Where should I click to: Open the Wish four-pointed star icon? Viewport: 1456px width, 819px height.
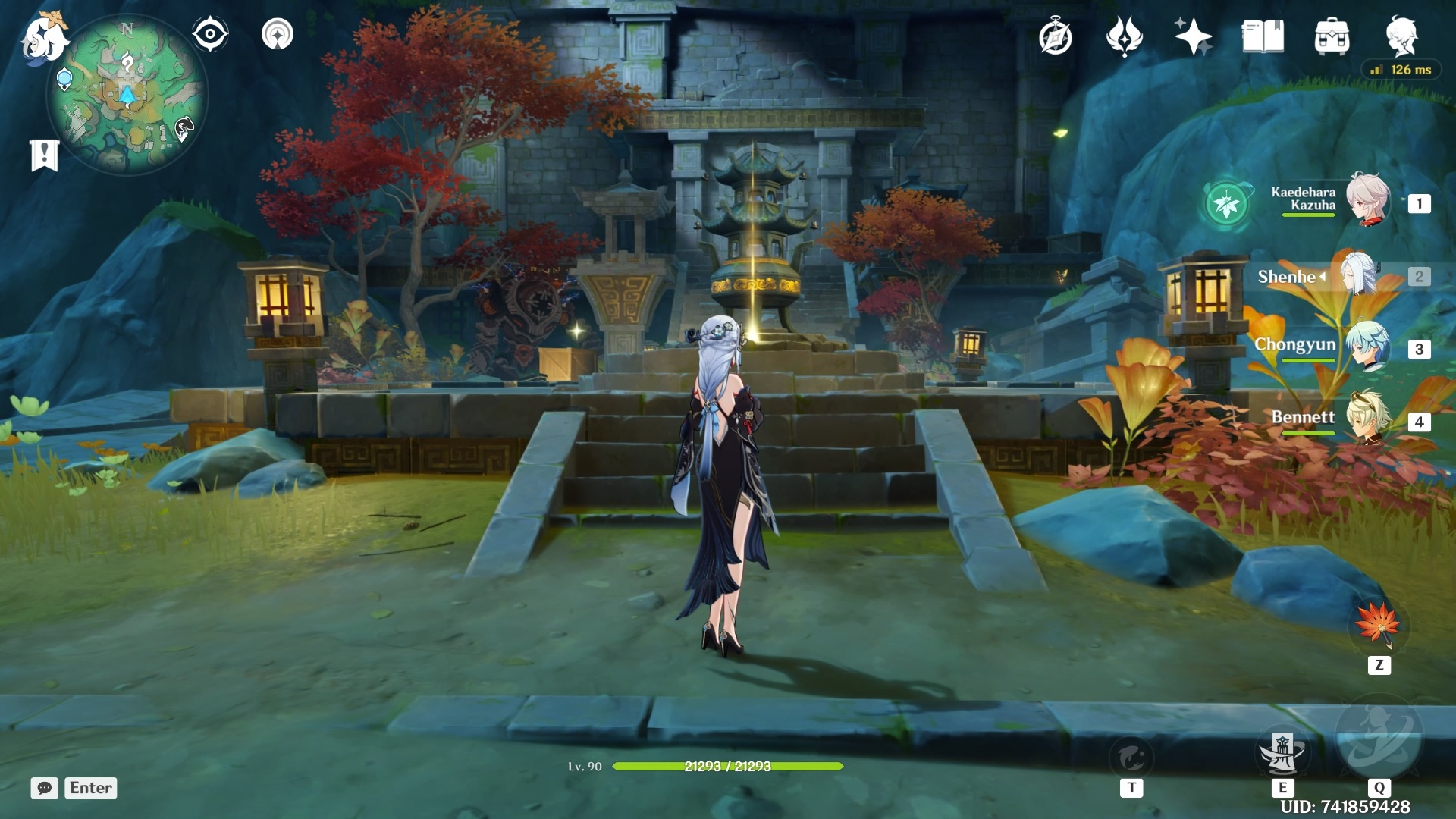click(x=1193, y=36)
